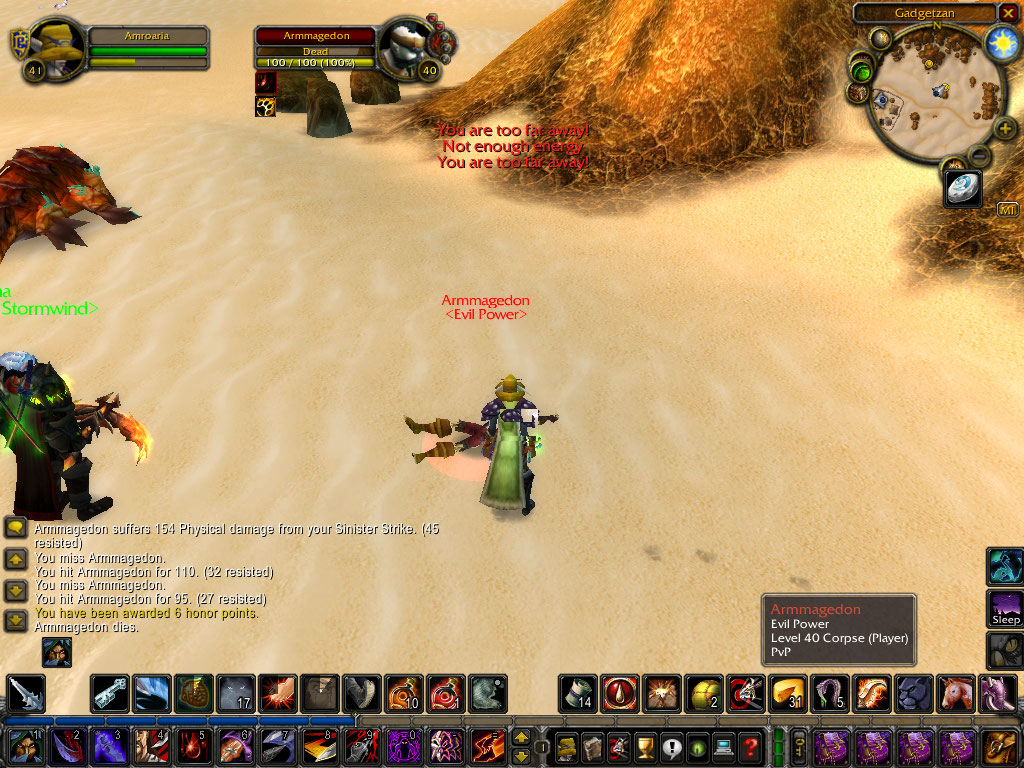
Task: Use the bandage stack of 14
Action: (577, 693)
